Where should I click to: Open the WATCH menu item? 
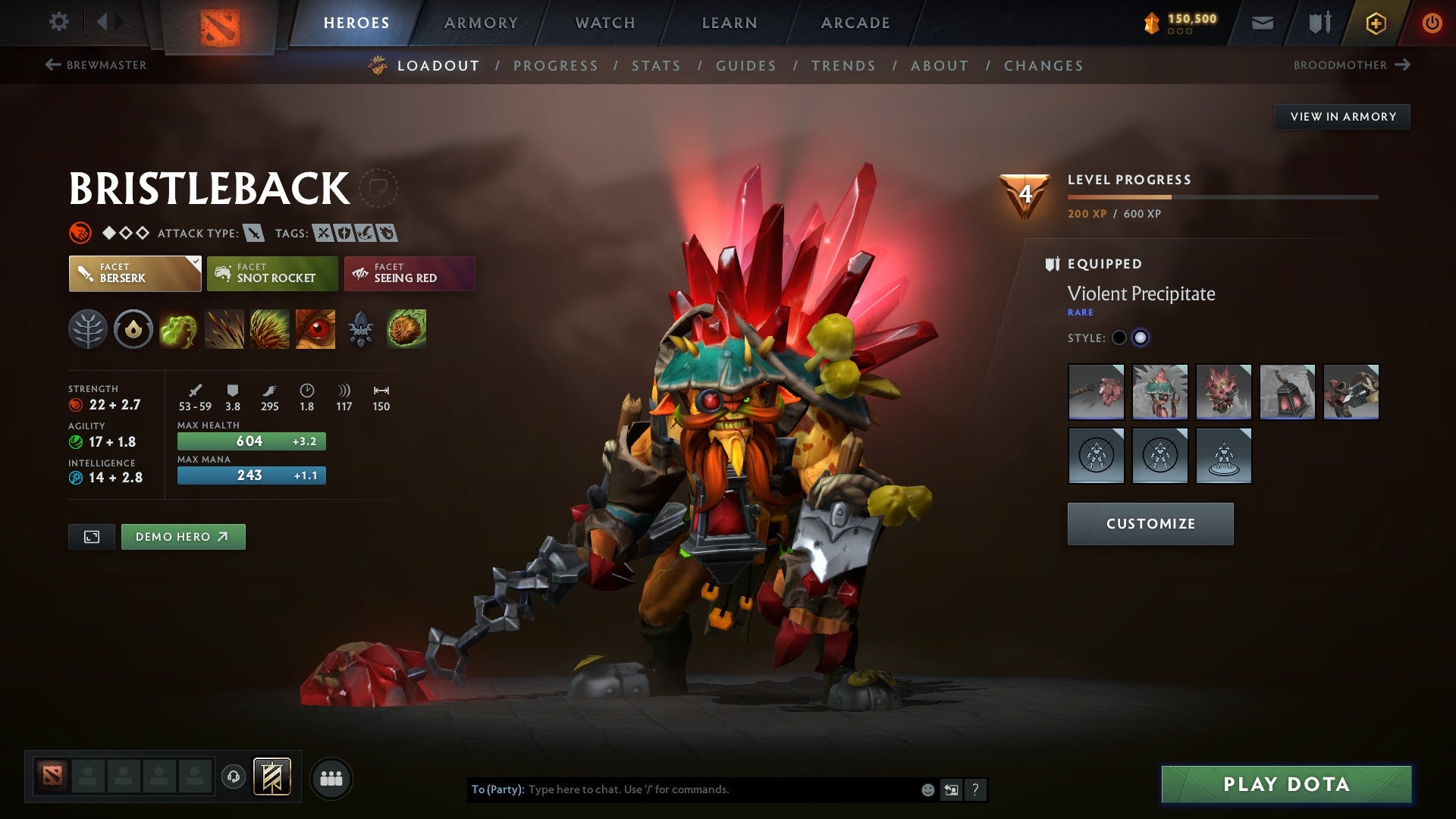[605, 22]
